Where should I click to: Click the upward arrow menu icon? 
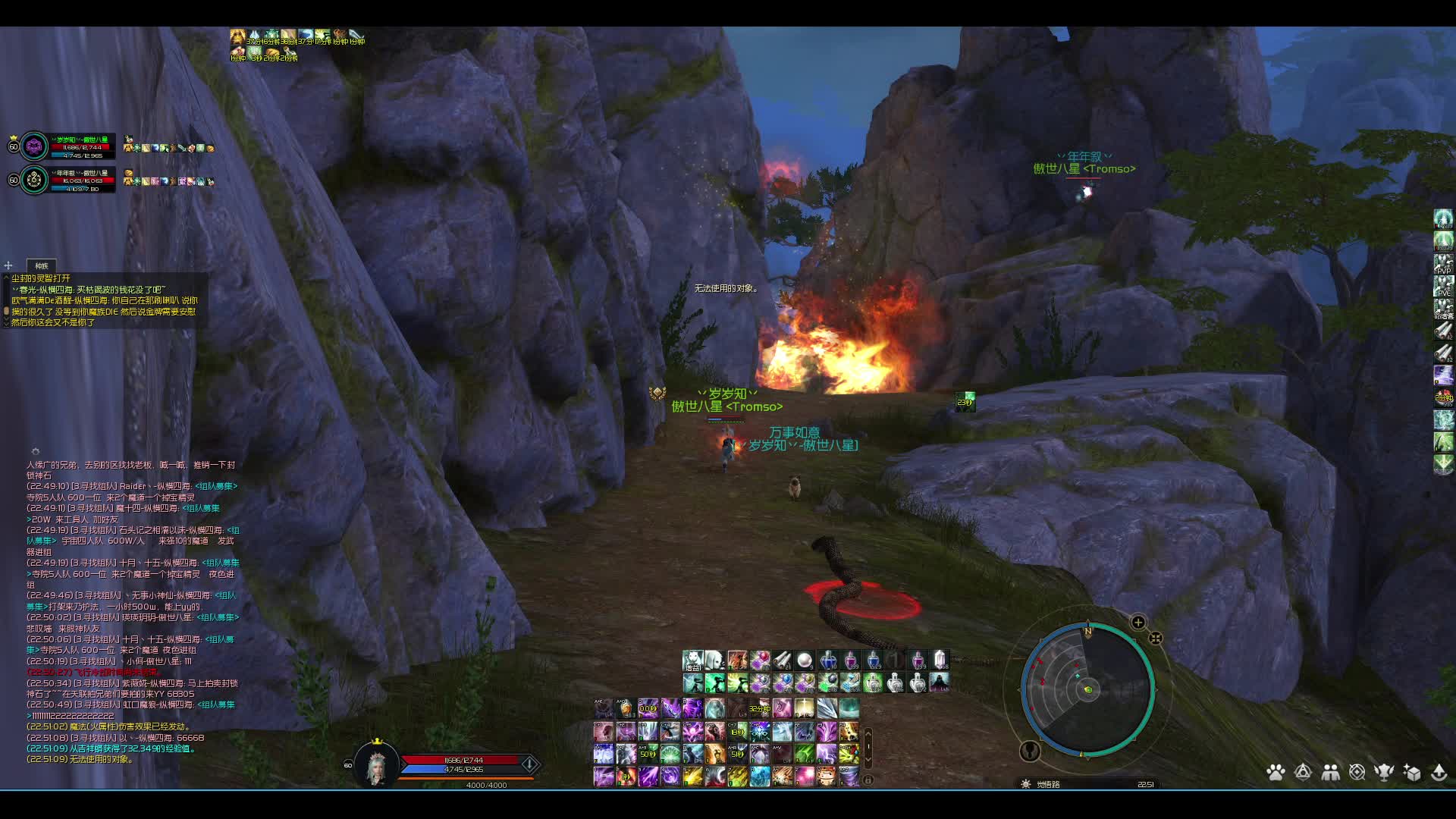click(1439, 772)
